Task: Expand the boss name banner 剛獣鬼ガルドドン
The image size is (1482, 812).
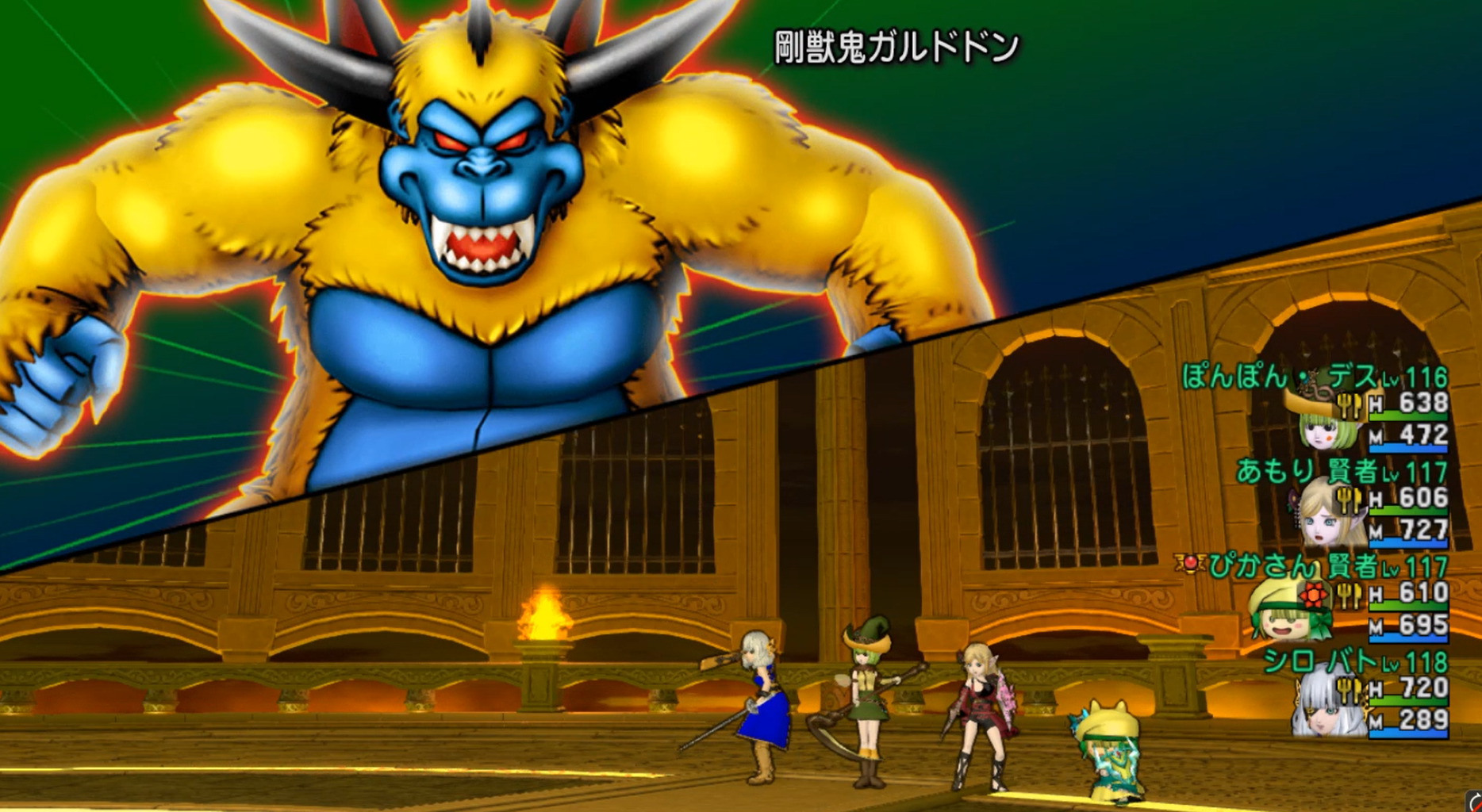Action: [895, 44]
